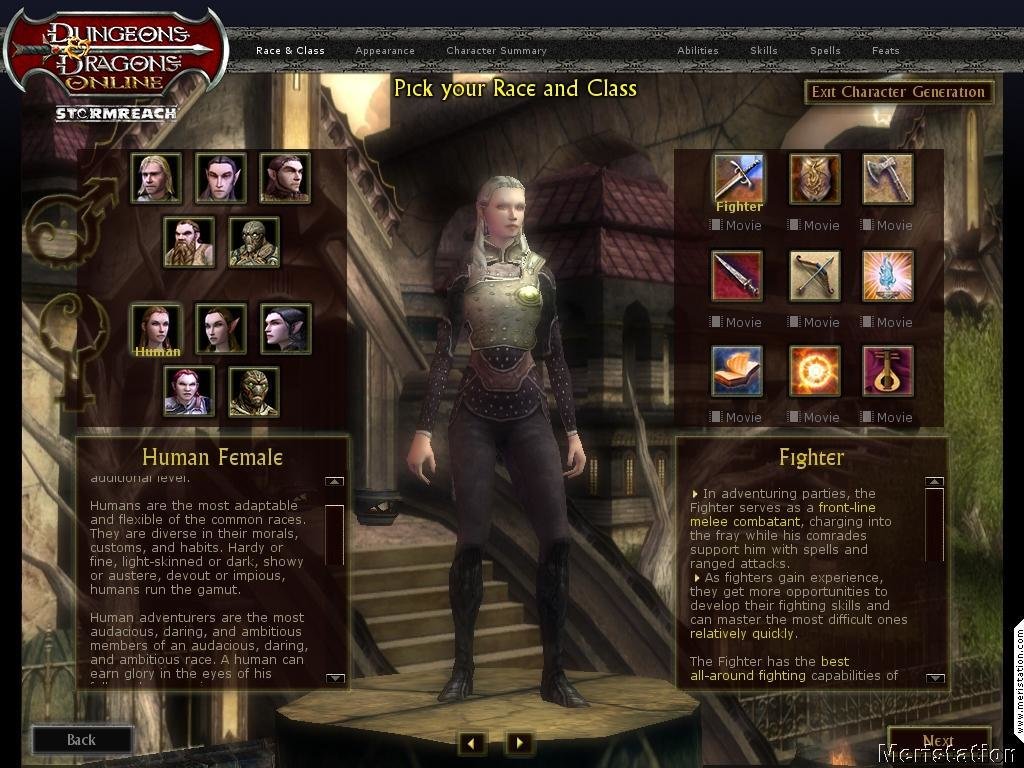Switch to the Feats tab

click(x=885, y=51)
